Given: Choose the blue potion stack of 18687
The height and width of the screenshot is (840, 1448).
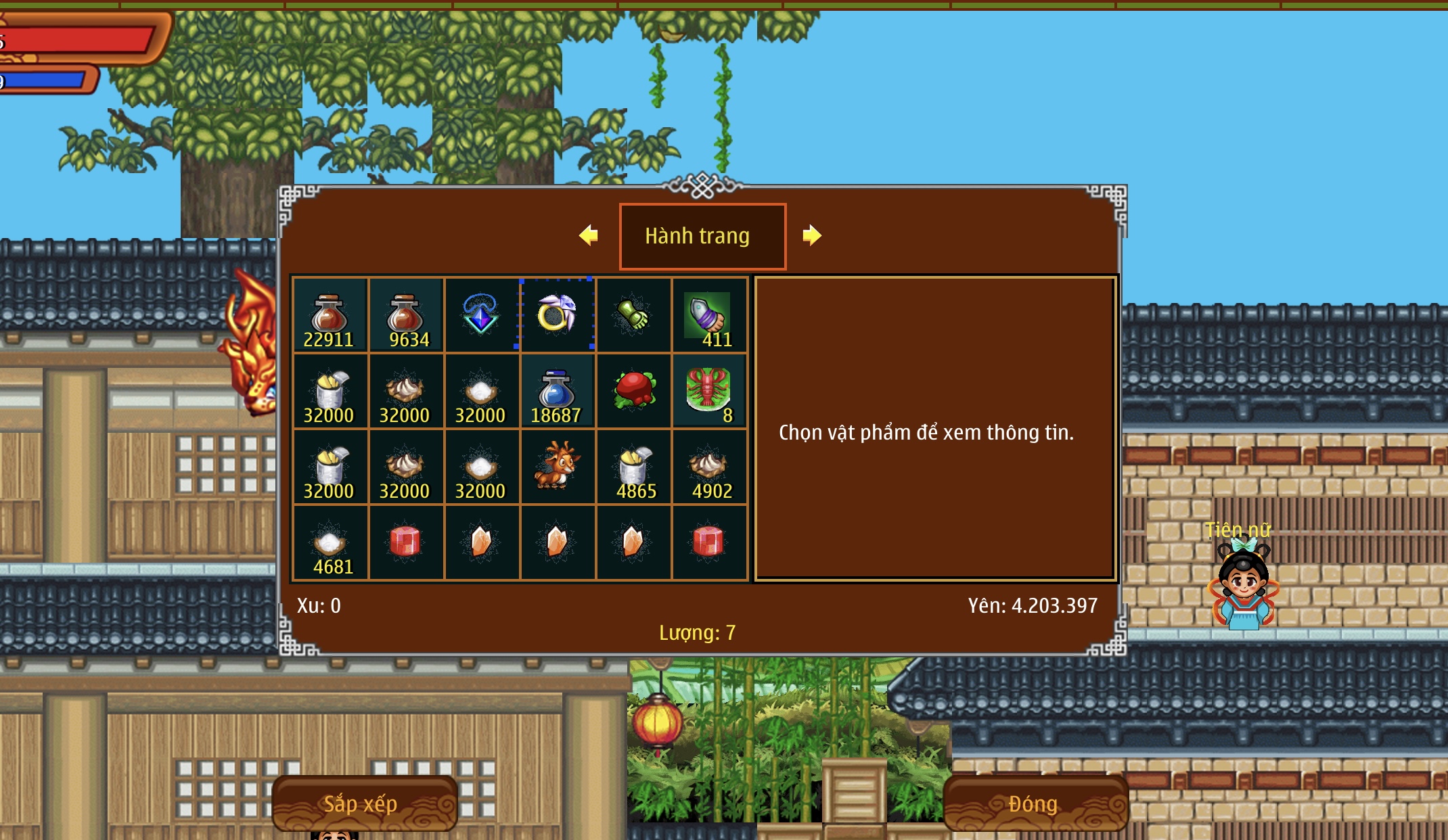Looking at the screenshot, I should click(557, 392).
